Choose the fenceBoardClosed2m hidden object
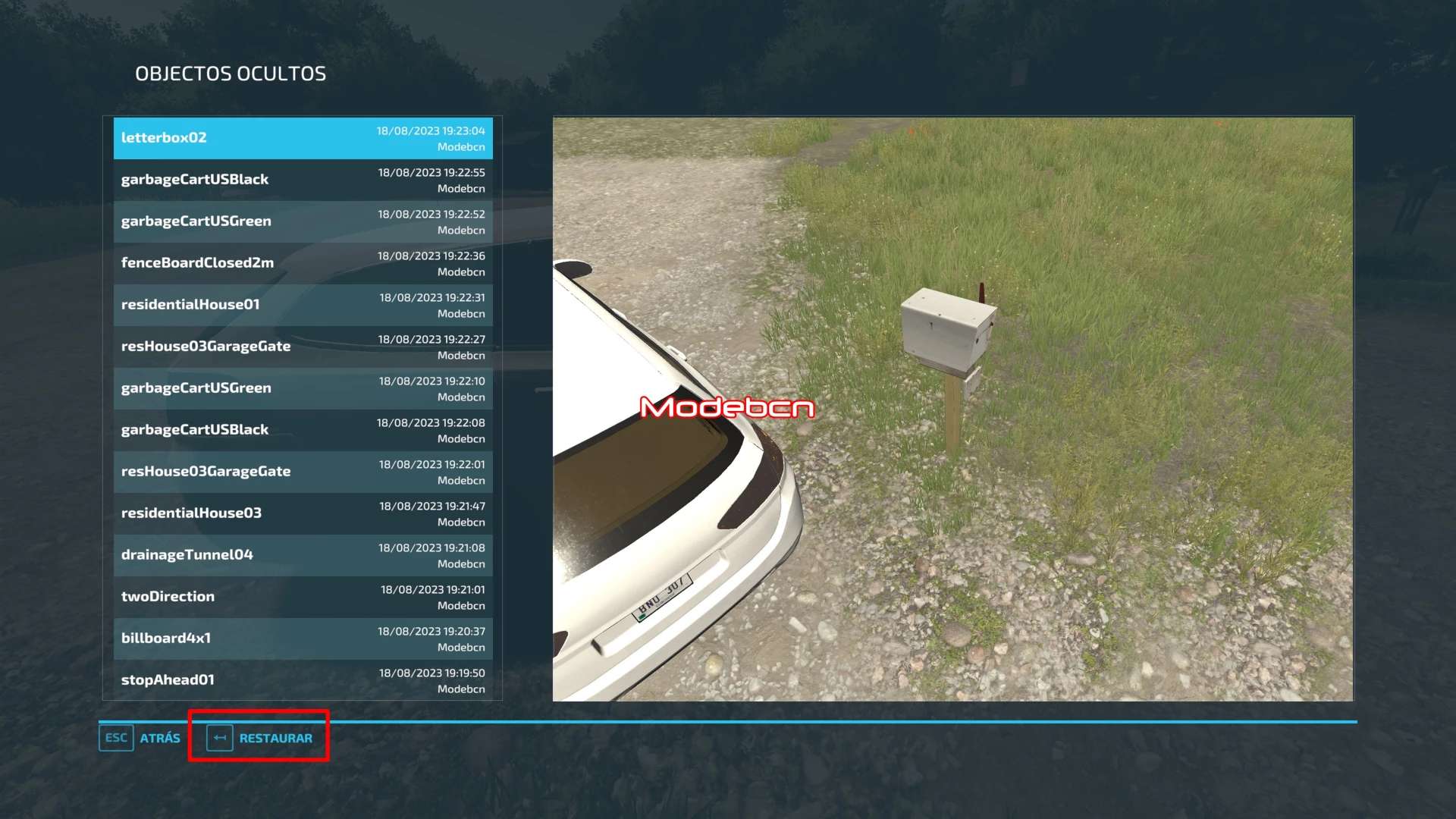 [x=303, y=263]
